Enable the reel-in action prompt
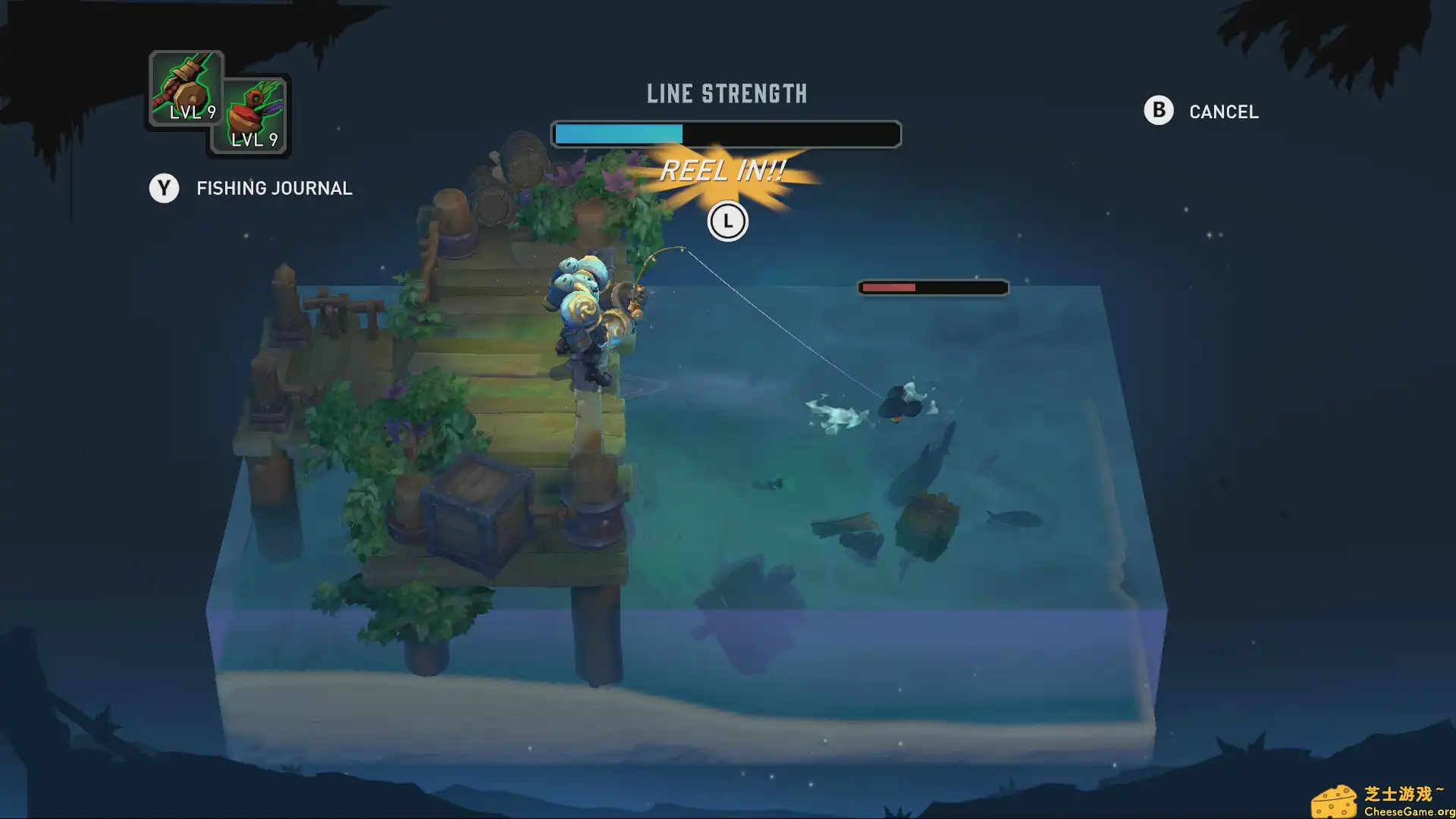The image size is (1456, 819). pos(727,221)
